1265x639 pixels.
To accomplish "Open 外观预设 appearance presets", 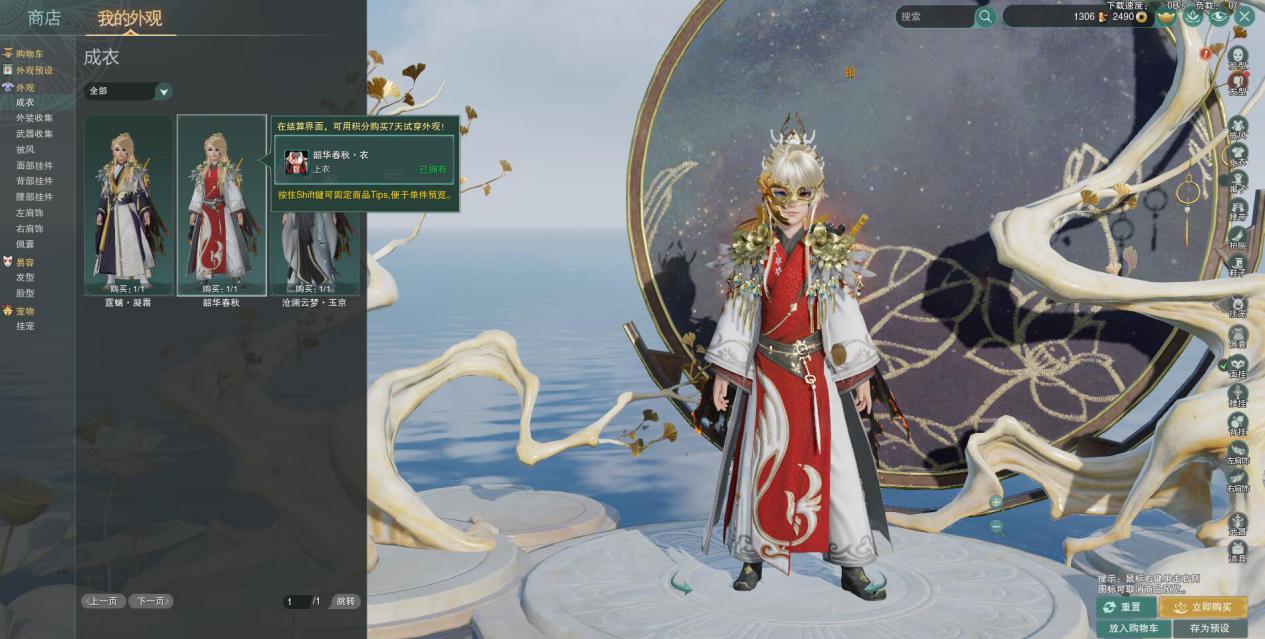I will click(x=34, y=70).
